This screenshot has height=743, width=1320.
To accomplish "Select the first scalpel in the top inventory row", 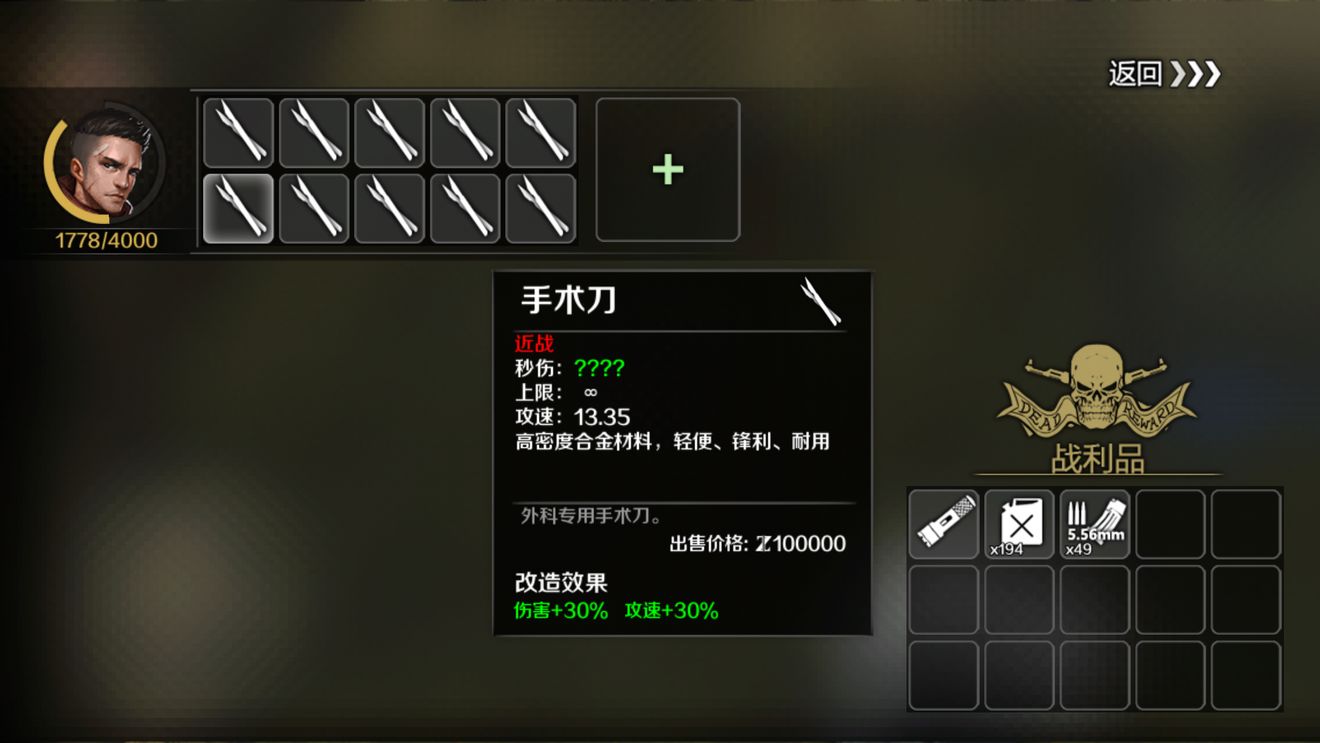I will [x=237, y=131].
